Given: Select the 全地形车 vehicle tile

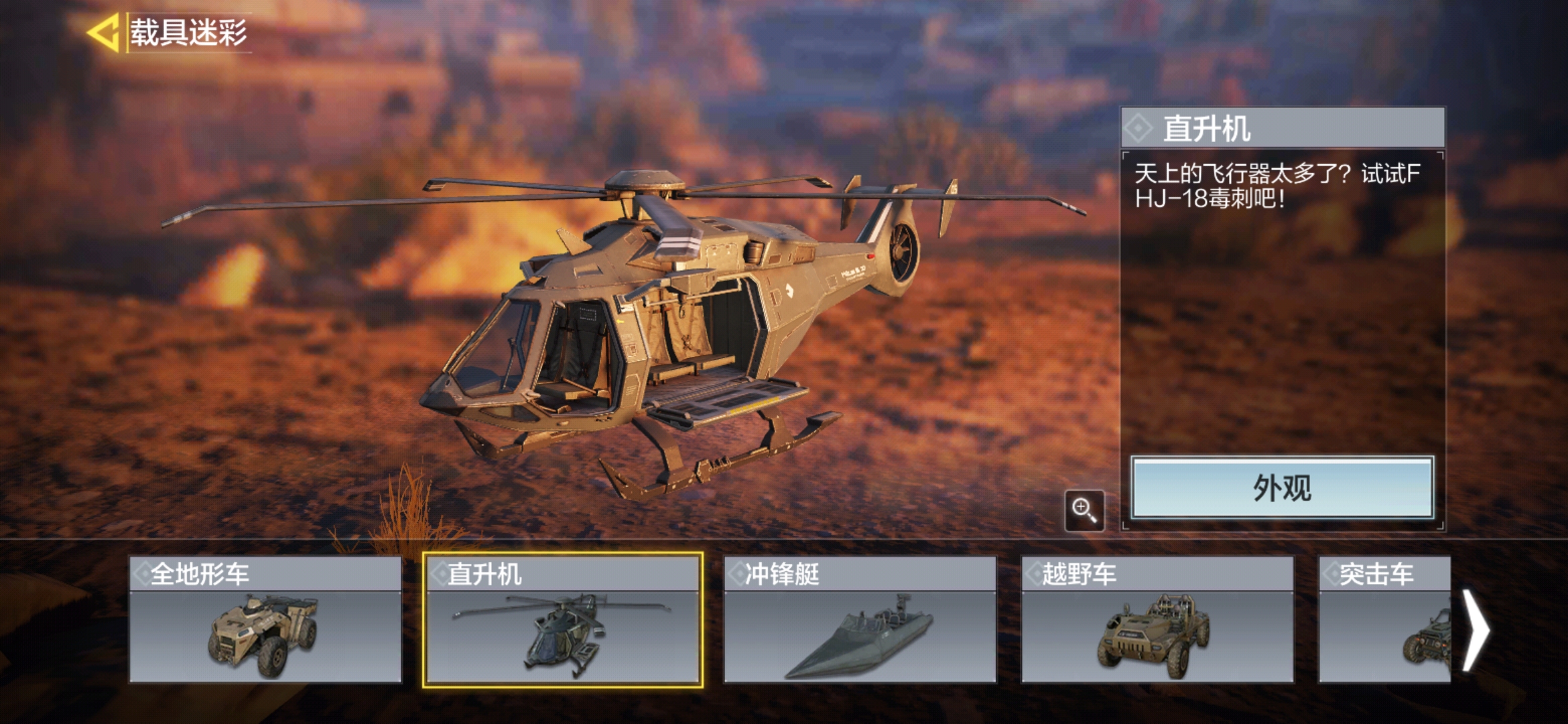Looking at the screenshot, I should pos(265,619).
